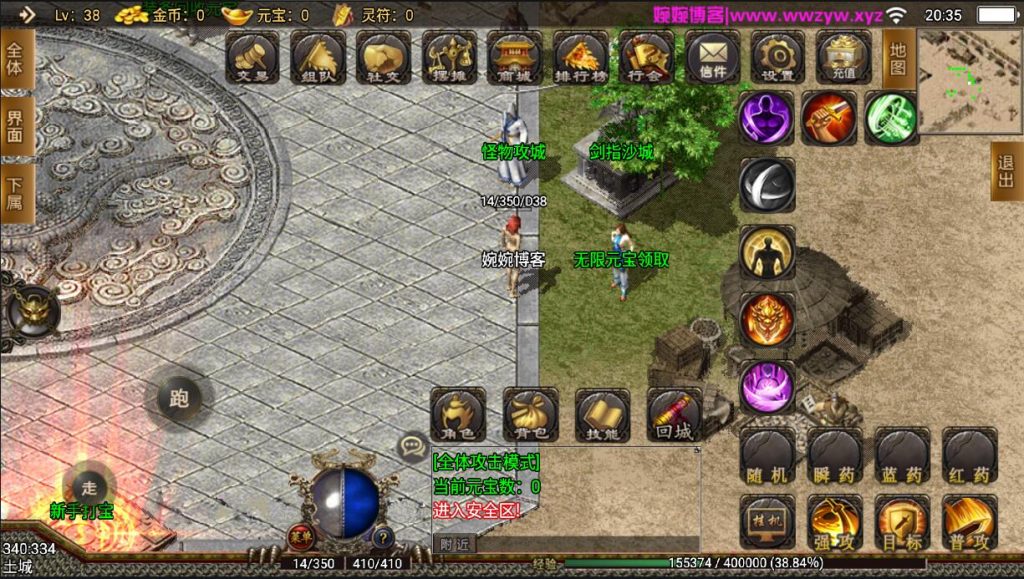This screenshot has width=1024, height=579.
Task: Open the 行会 guild panel
Action: click(646, 57)
